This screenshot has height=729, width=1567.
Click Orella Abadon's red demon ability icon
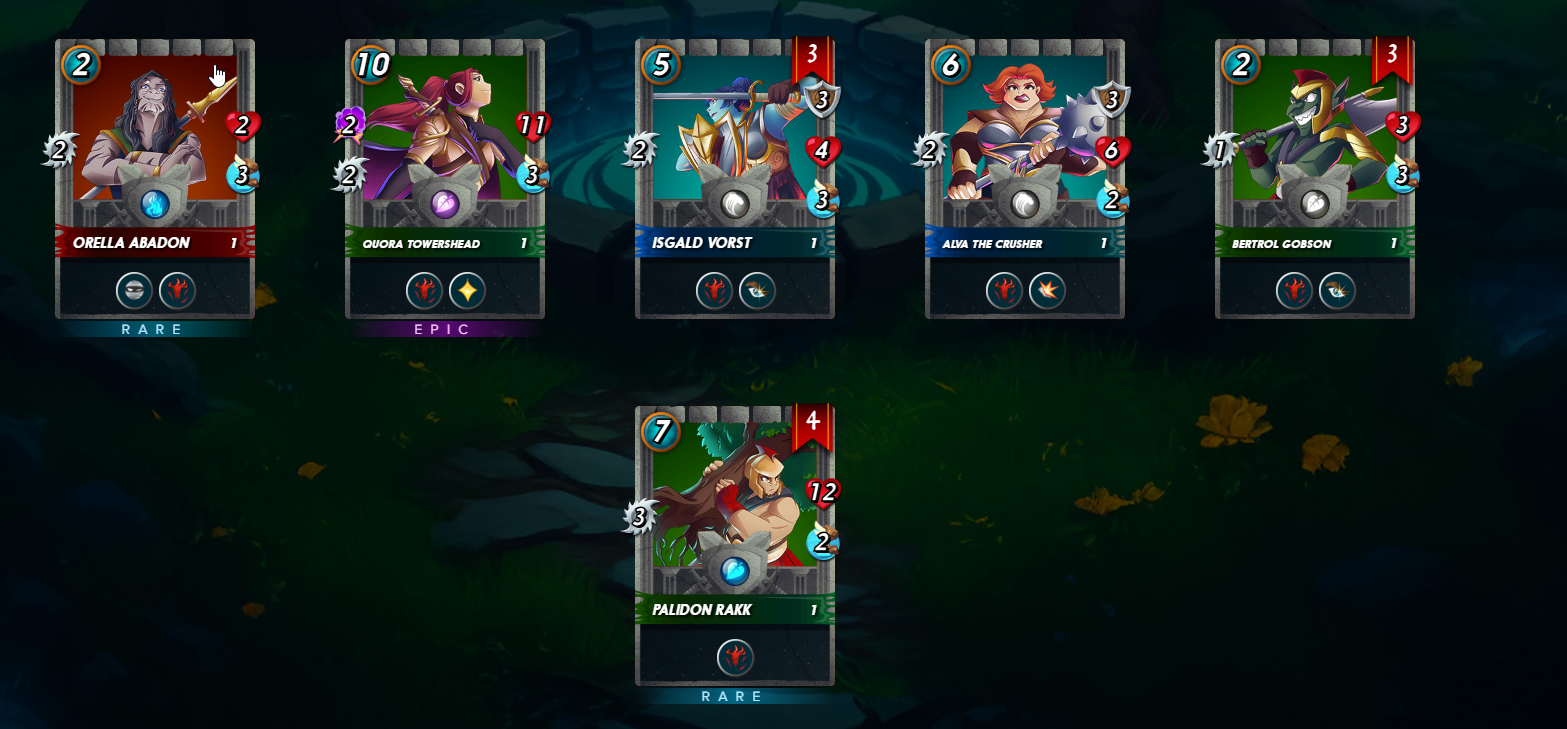177,291
